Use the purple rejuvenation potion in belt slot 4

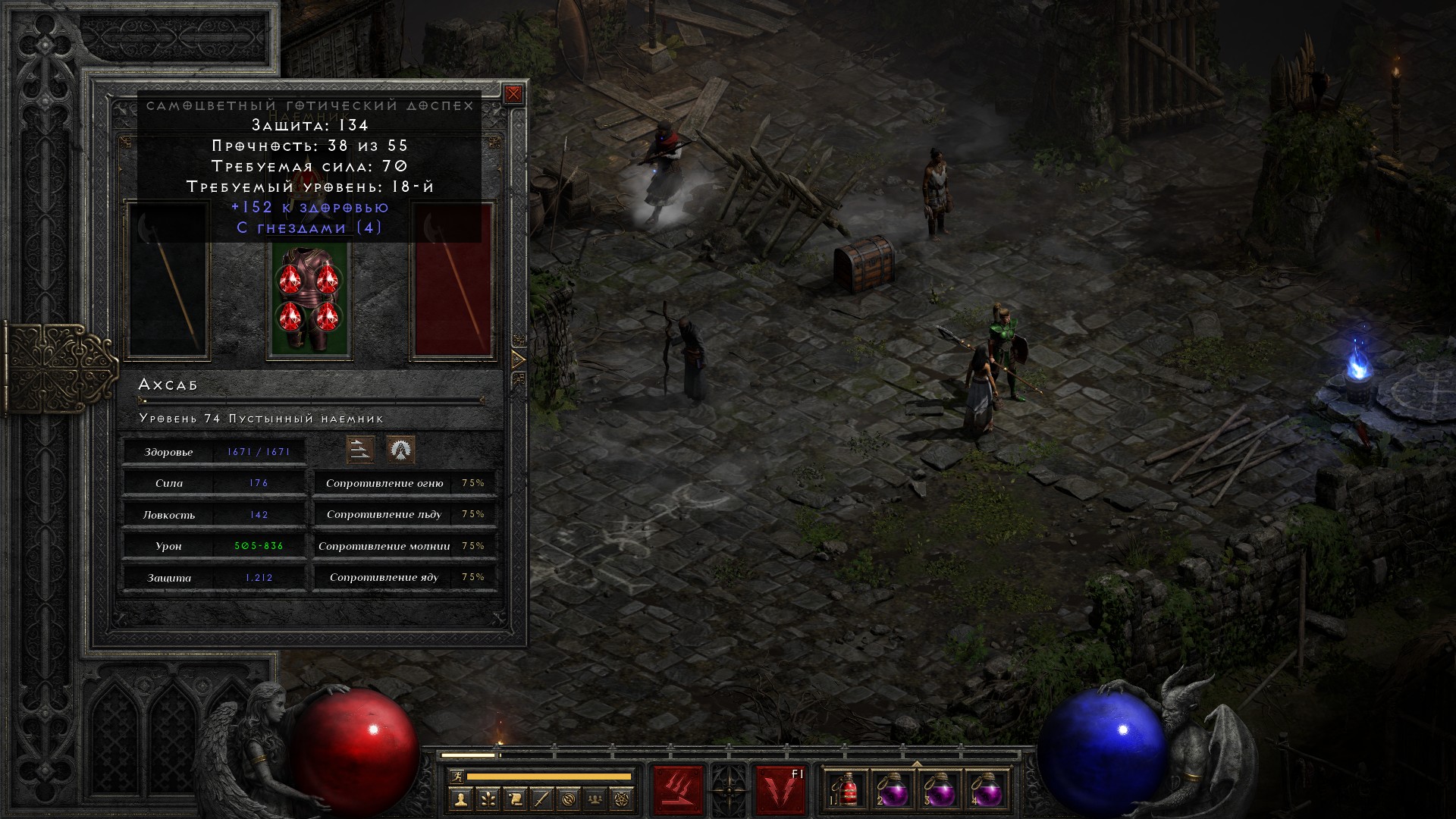pos(986,791)
